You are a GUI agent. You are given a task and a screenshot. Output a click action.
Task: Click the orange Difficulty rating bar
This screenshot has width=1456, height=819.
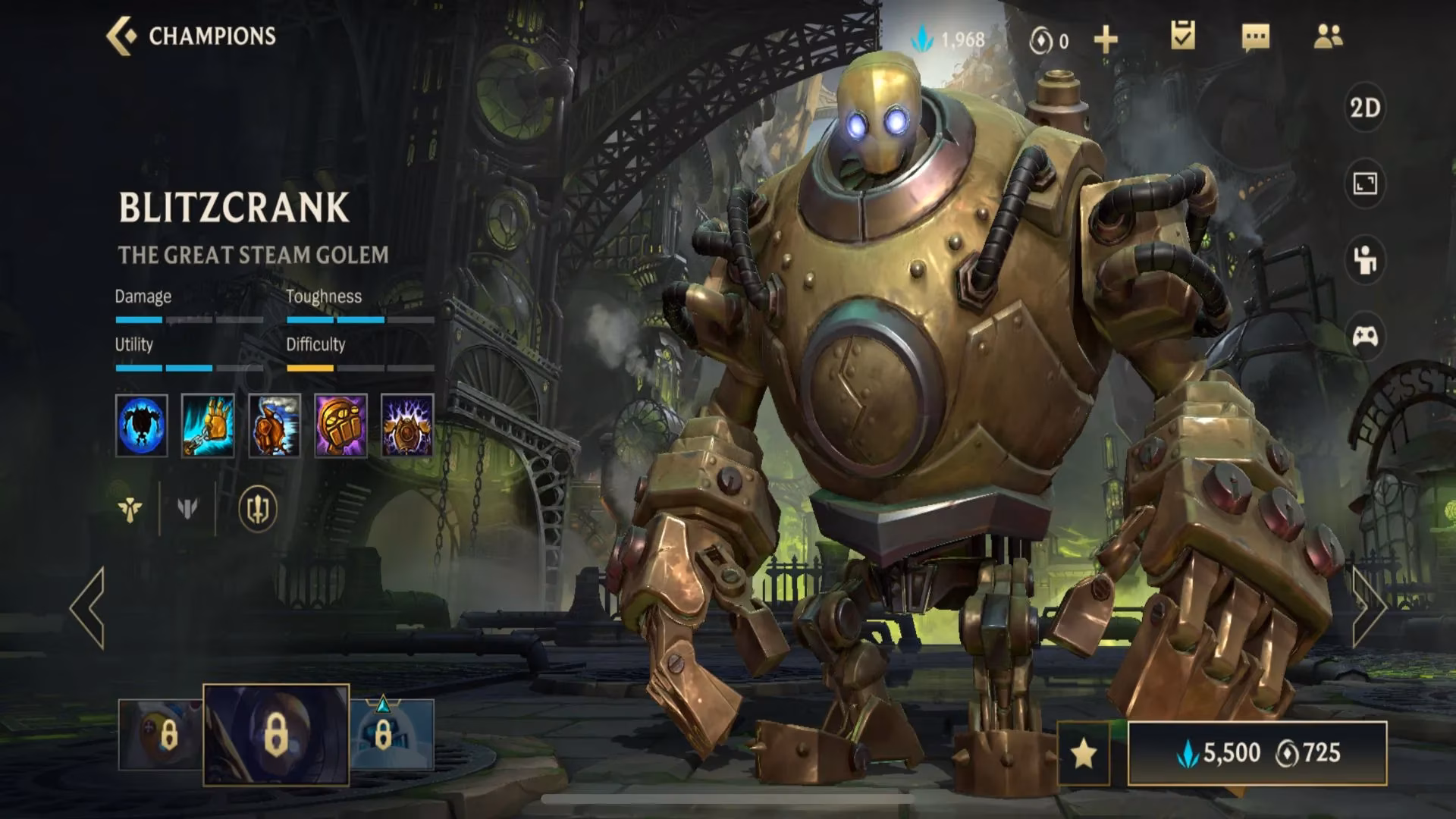[309, 369]
